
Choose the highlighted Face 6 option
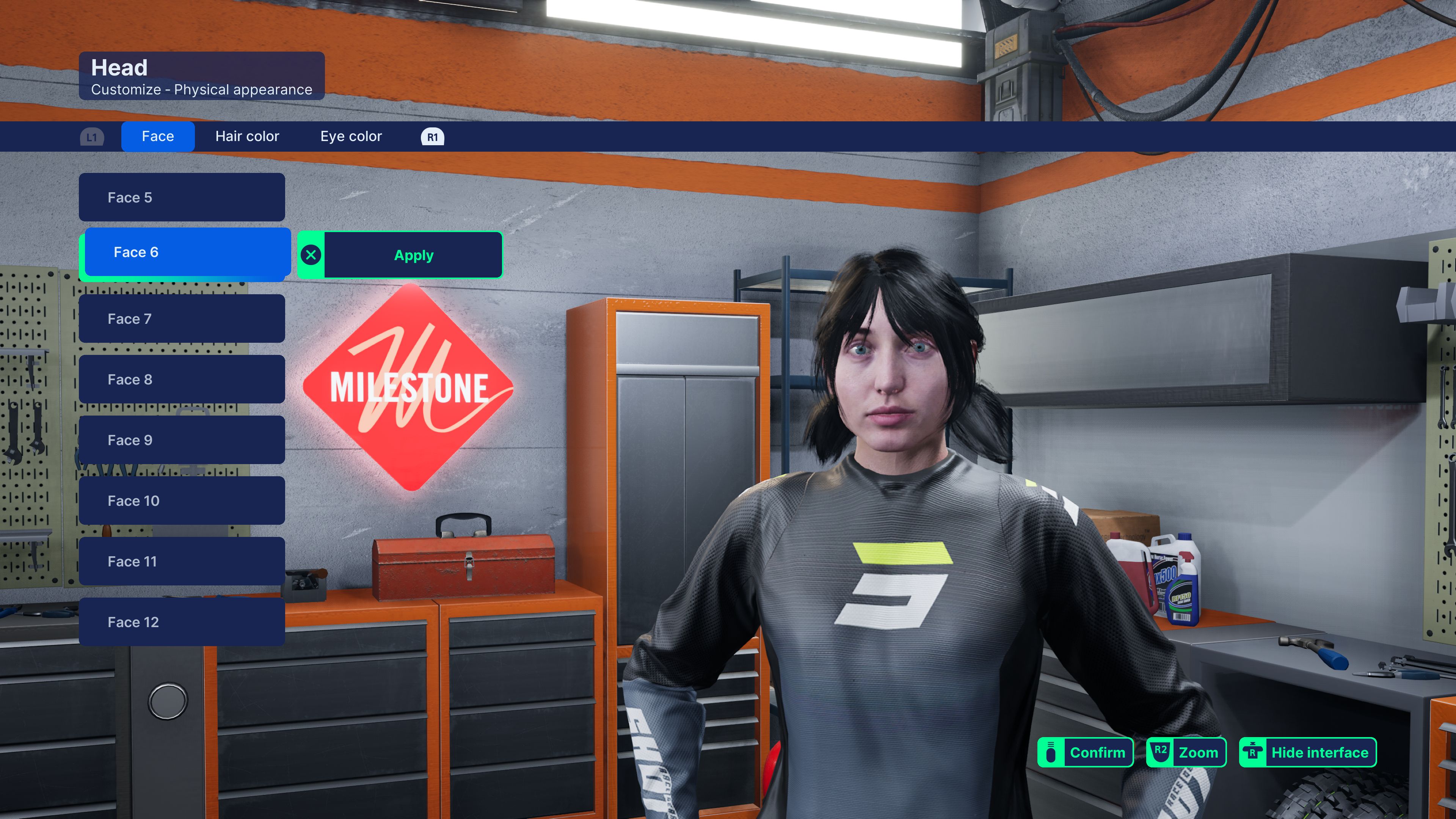coord(187,252)
